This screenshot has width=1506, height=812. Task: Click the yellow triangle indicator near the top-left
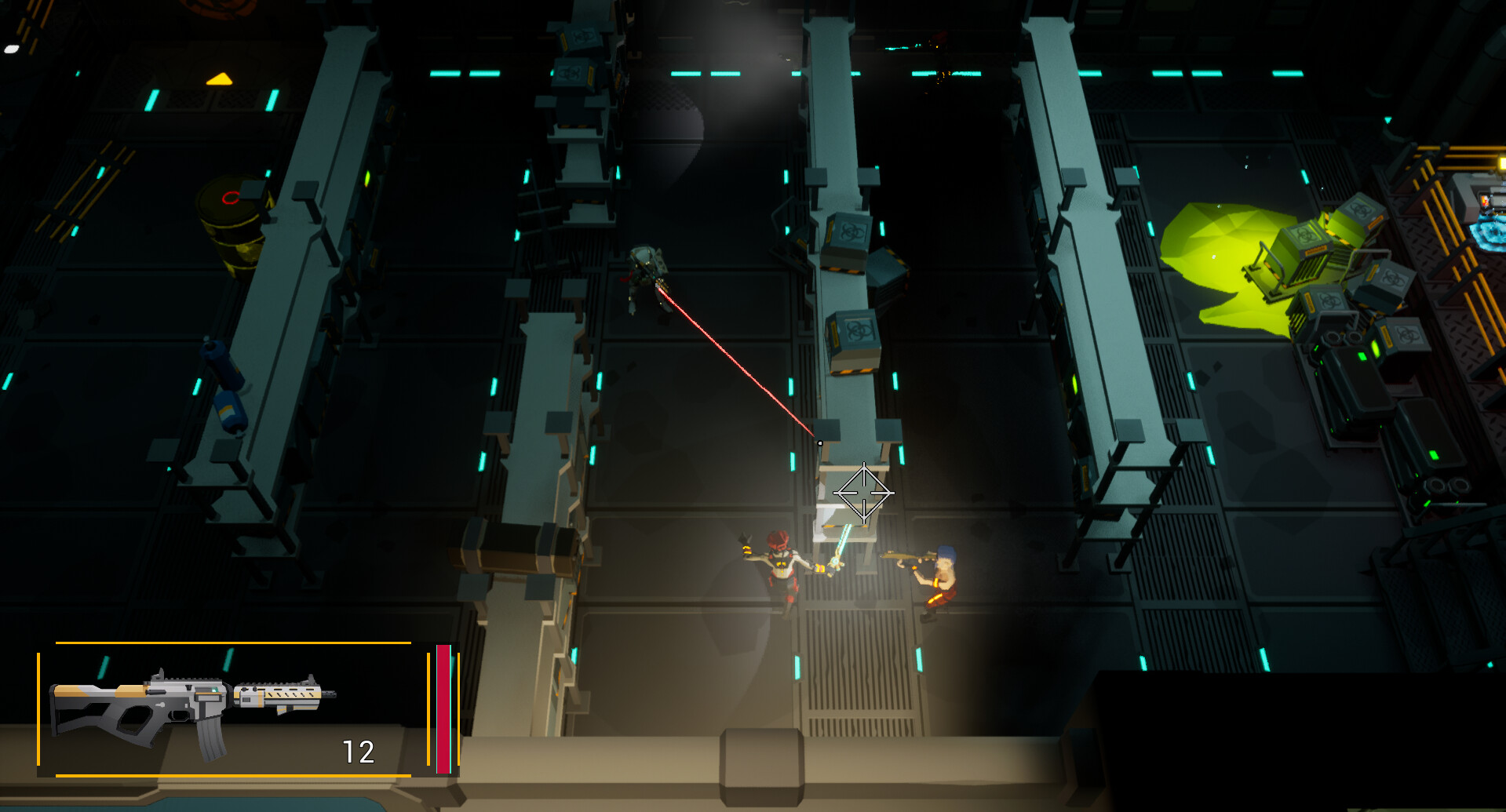point(218,78)
